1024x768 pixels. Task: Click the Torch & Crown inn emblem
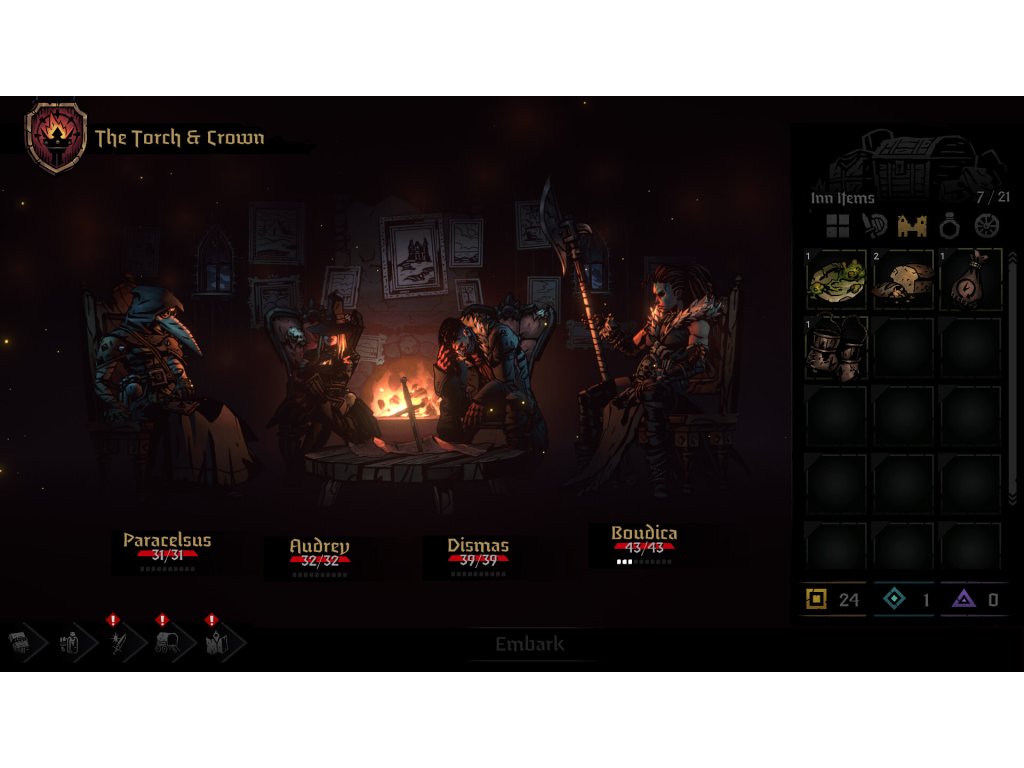(x=56, y=138)
